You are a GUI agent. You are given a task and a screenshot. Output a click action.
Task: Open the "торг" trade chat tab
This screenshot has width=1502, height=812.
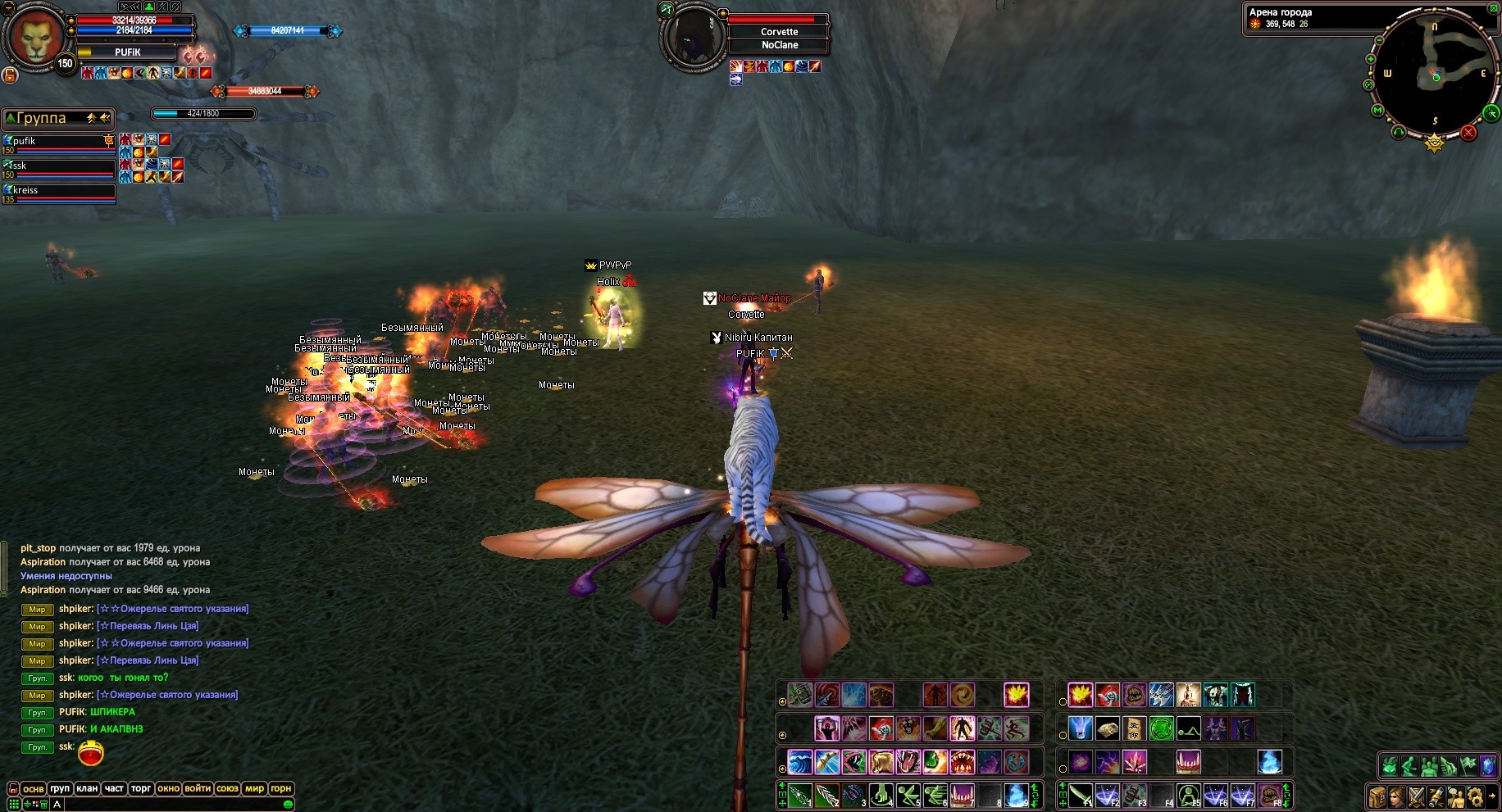tap(141, 788)
